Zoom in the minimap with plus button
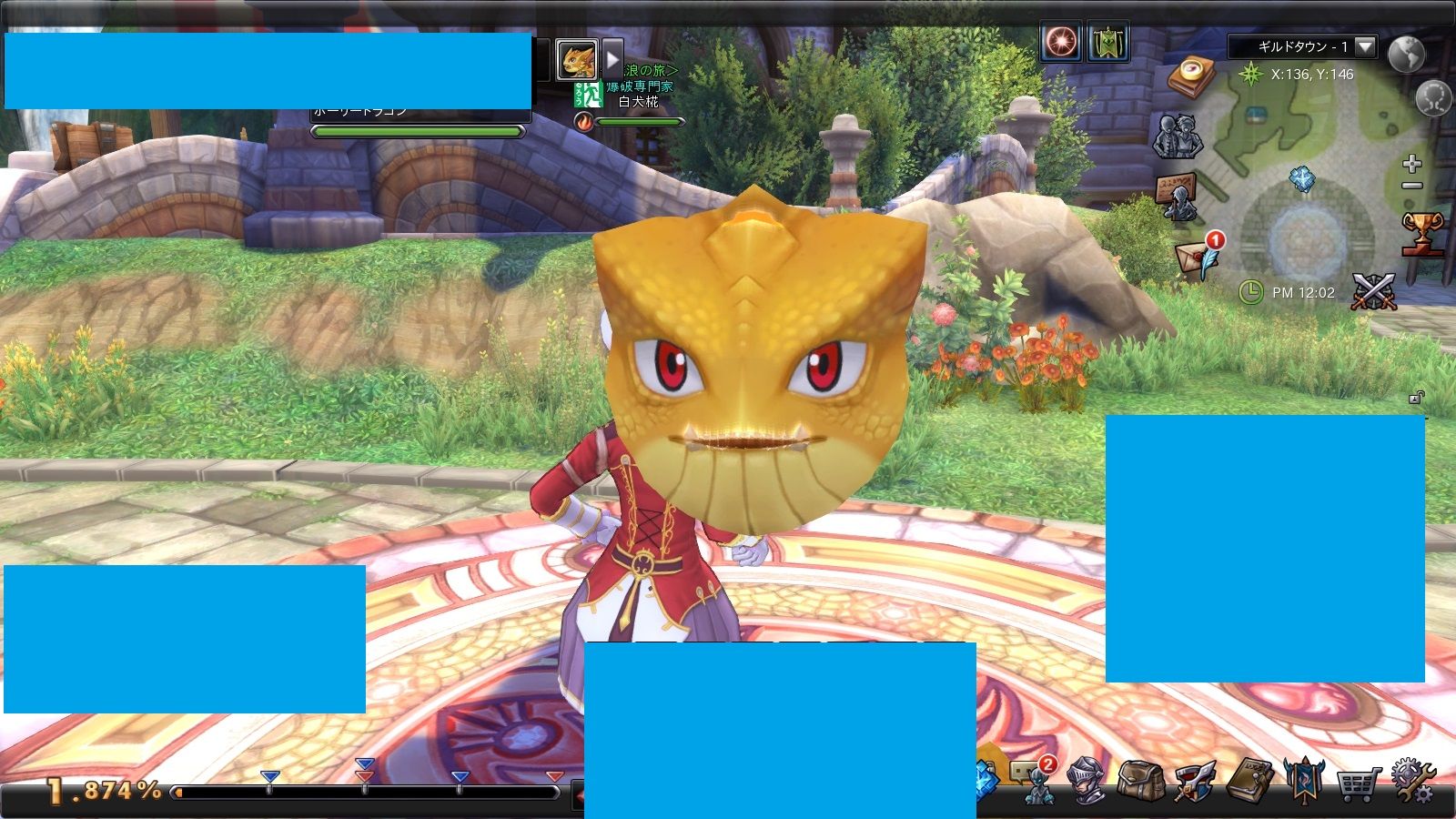The width and height of the screenshot is (1456, 819). coord(1411,164)
